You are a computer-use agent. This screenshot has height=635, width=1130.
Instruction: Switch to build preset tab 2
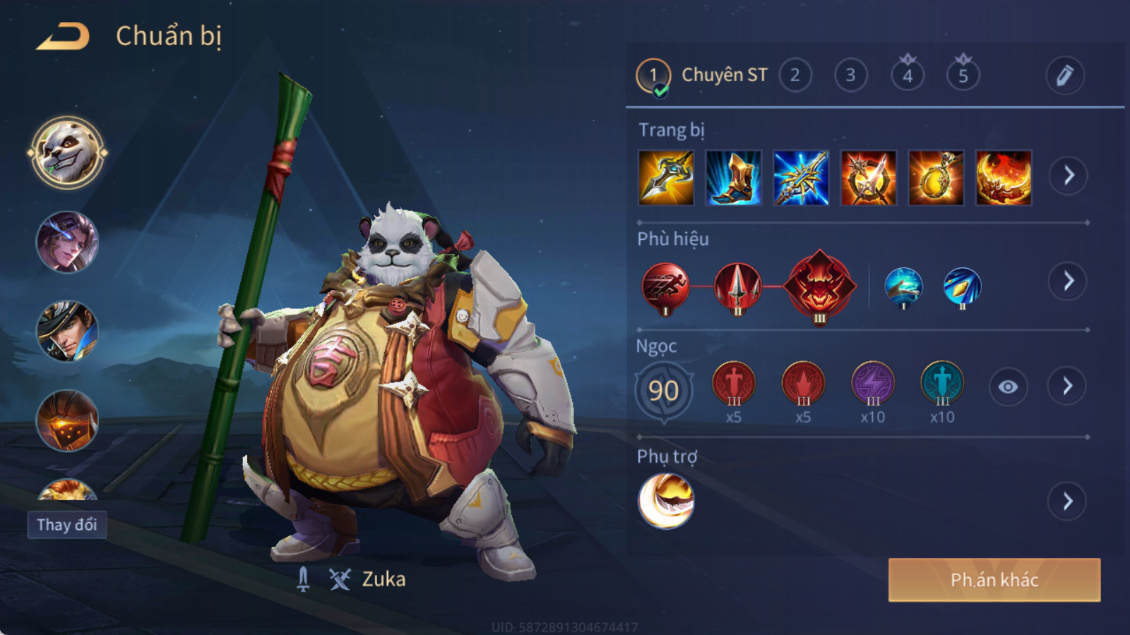(x=795, y=75)
